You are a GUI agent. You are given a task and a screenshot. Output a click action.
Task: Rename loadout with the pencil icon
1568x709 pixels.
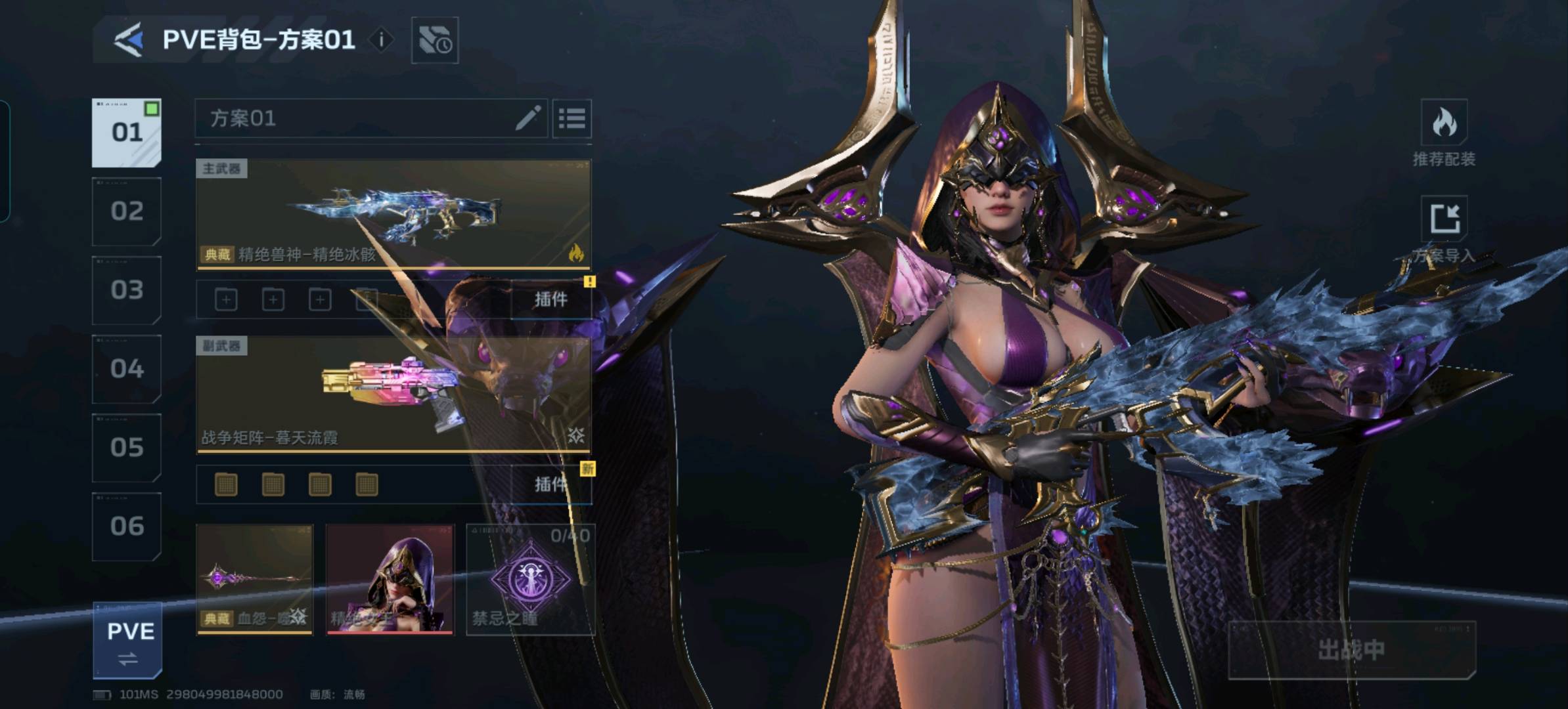tap(527, 119)
